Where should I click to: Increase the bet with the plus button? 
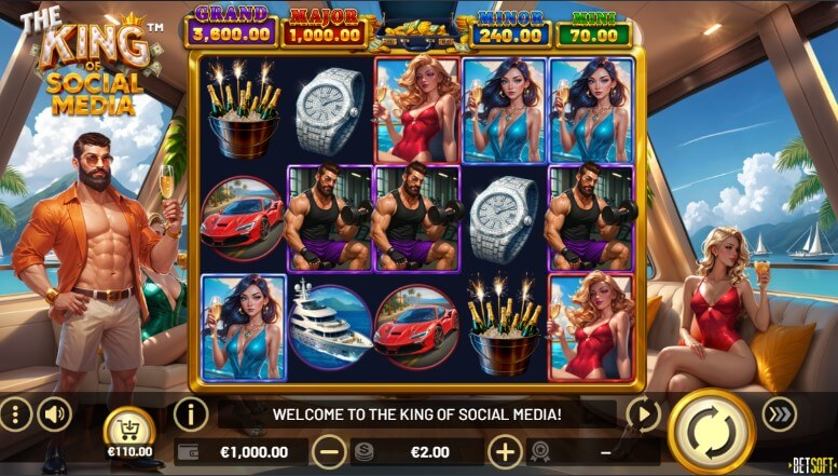tap(506, 452)
